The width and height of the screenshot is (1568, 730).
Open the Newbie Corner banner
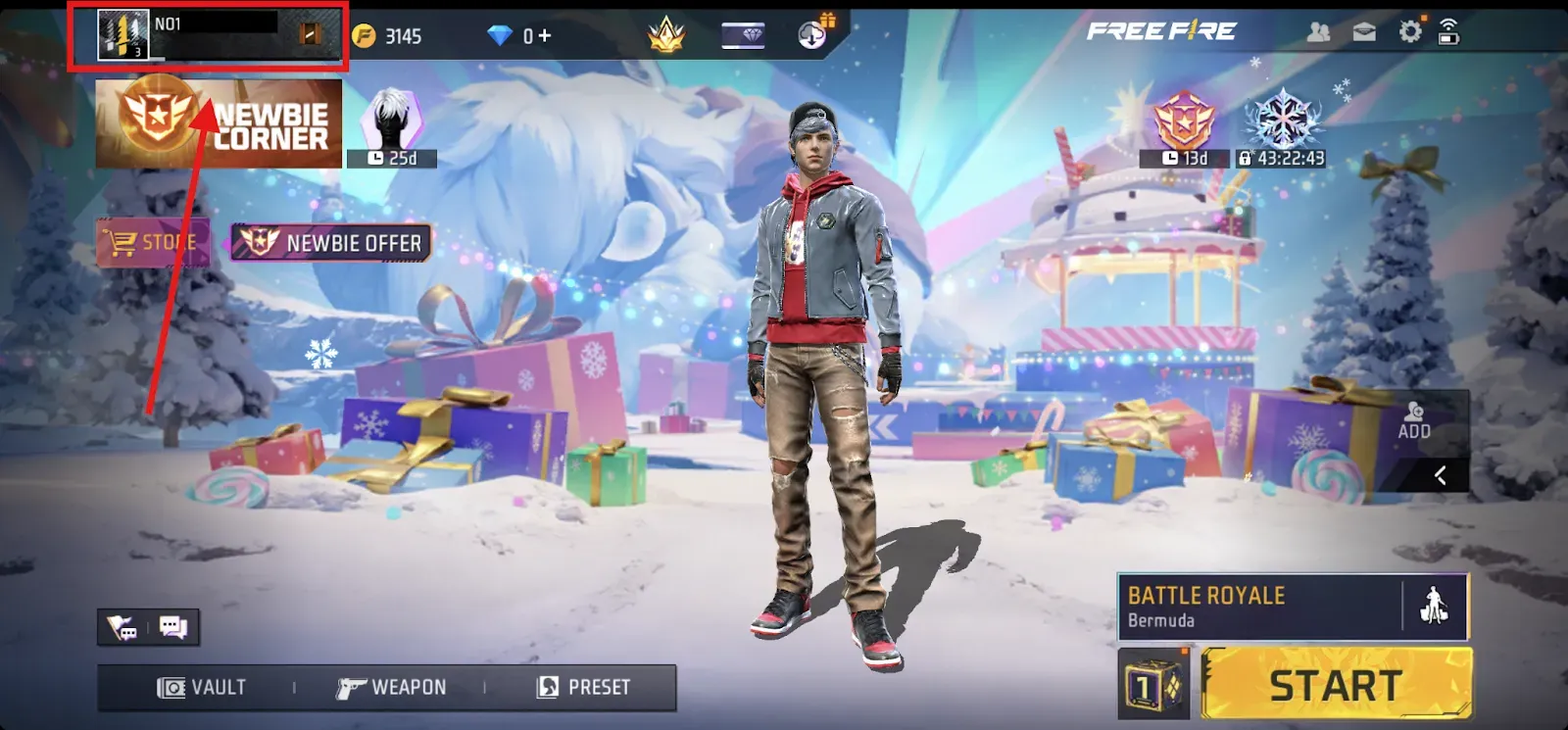pos(219,123)
